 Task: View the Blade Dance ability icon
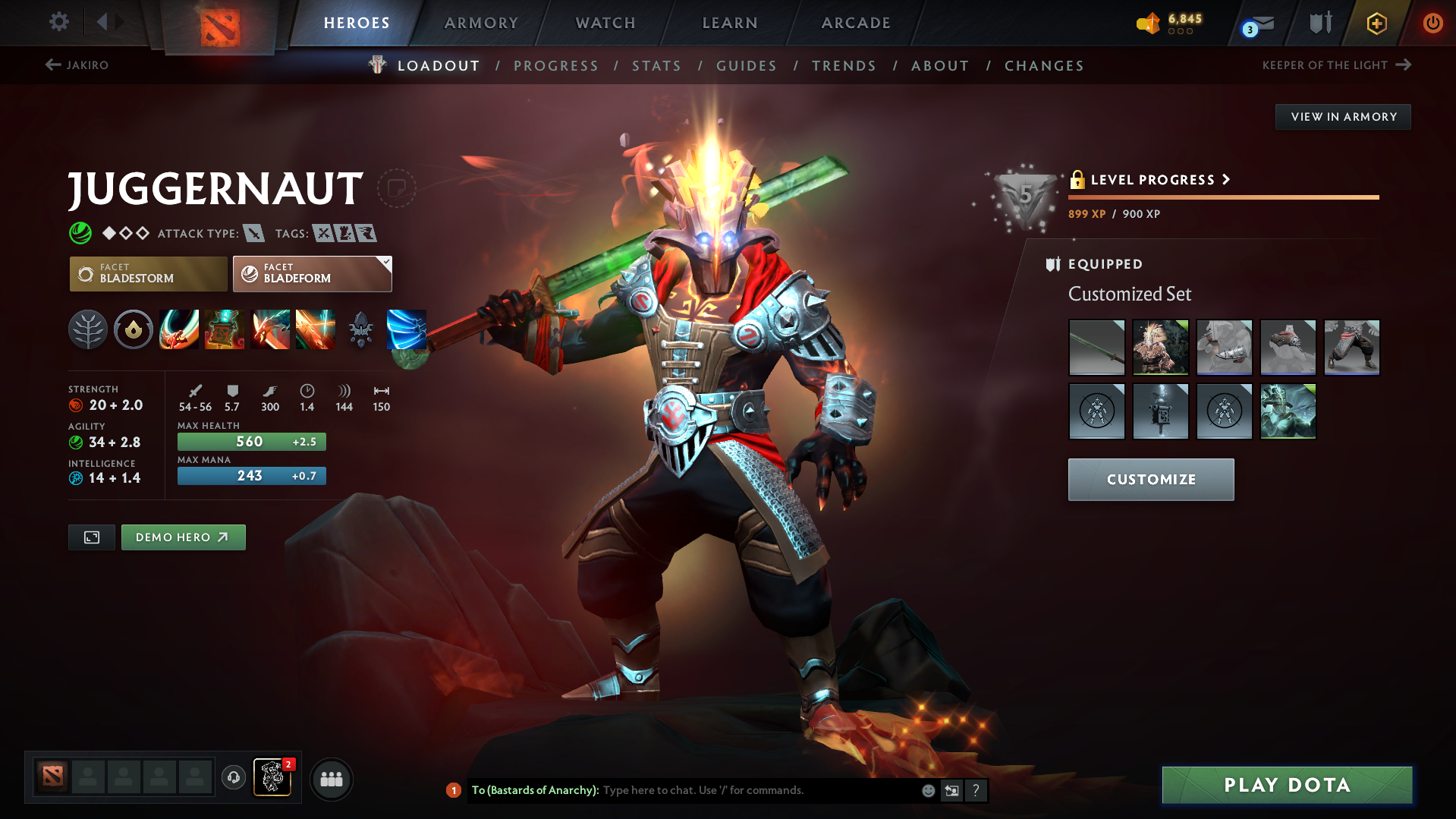[x=269, y=329]
